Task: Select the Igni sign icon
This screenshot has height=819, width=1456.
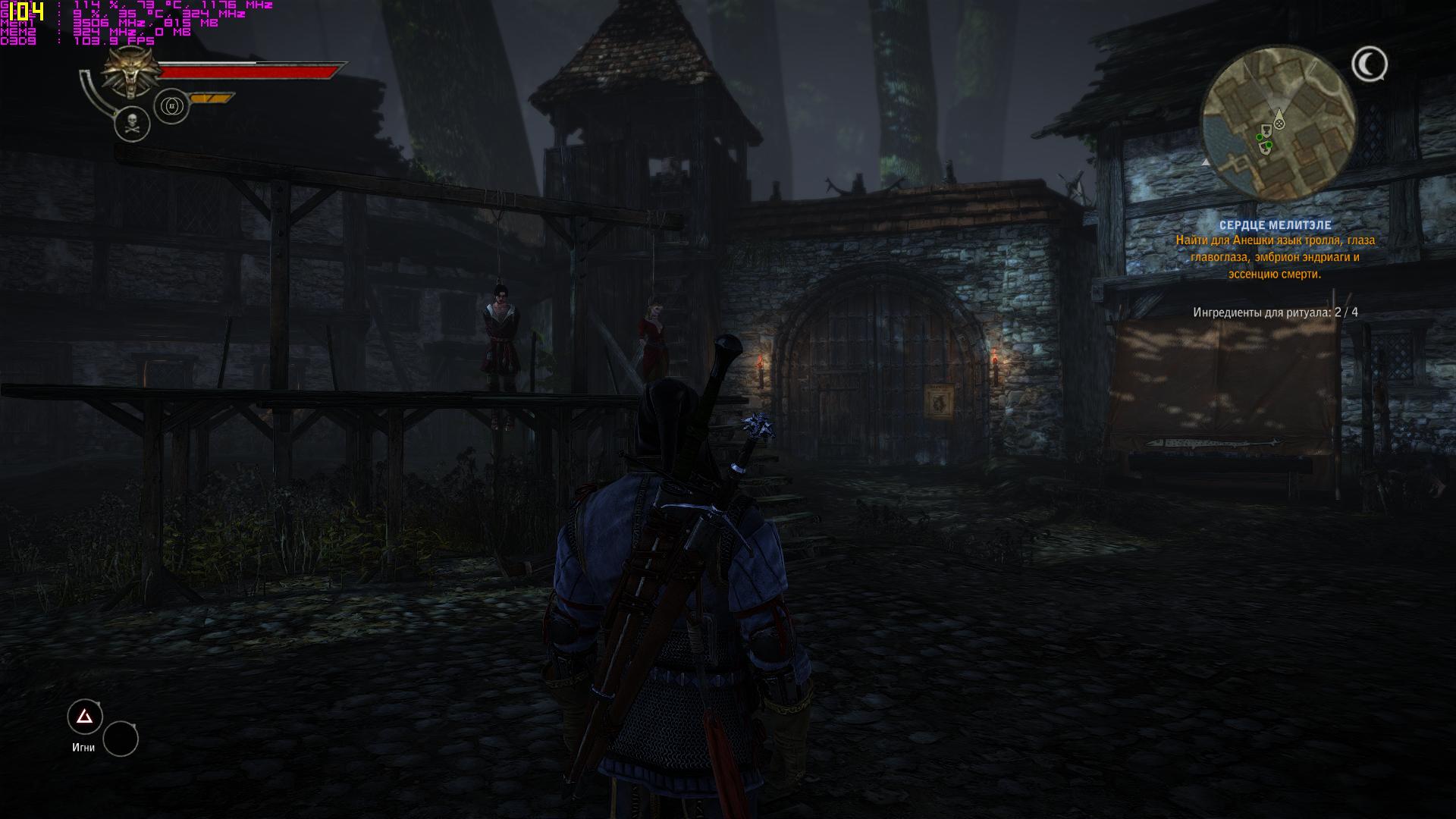Action: [85, 717]
